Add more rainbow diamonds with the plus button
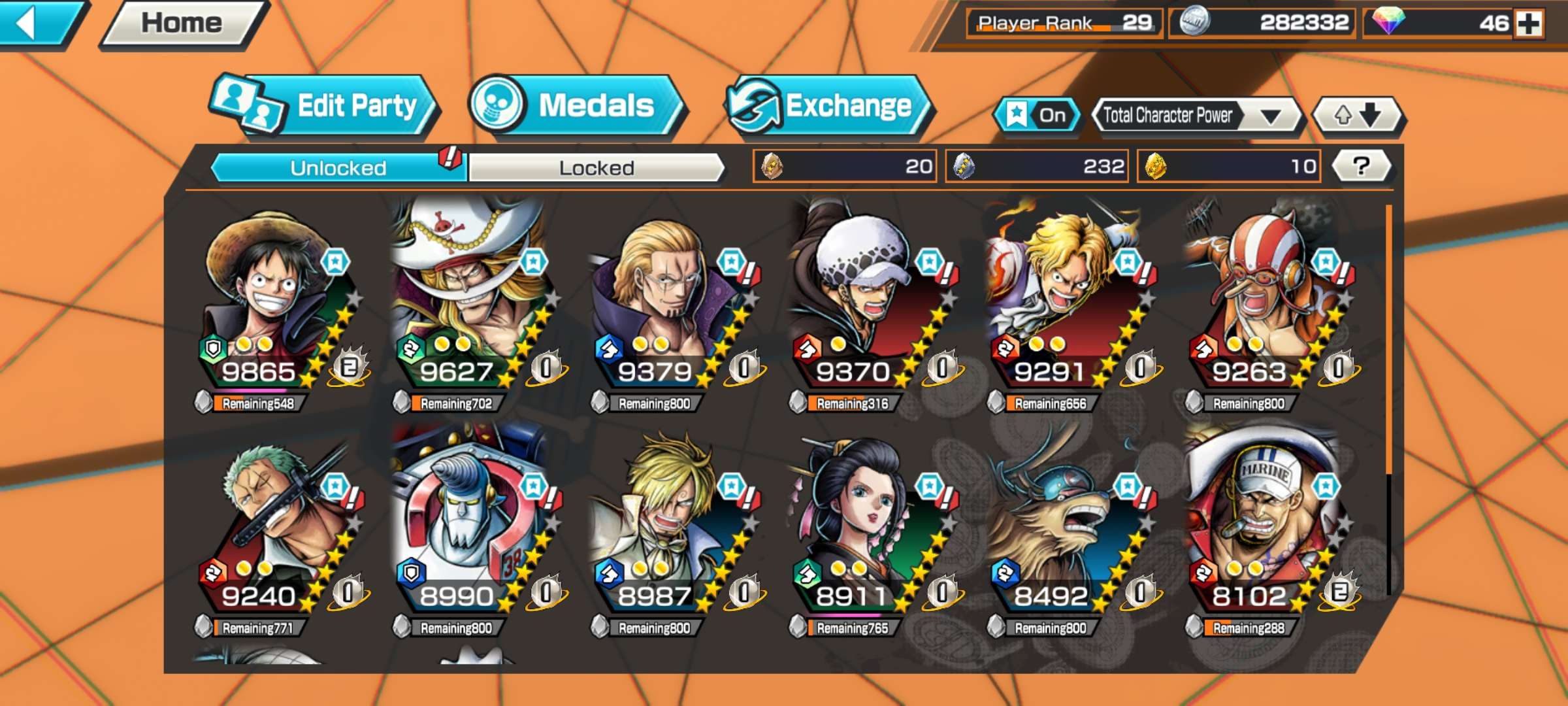 click(1529, 24)
